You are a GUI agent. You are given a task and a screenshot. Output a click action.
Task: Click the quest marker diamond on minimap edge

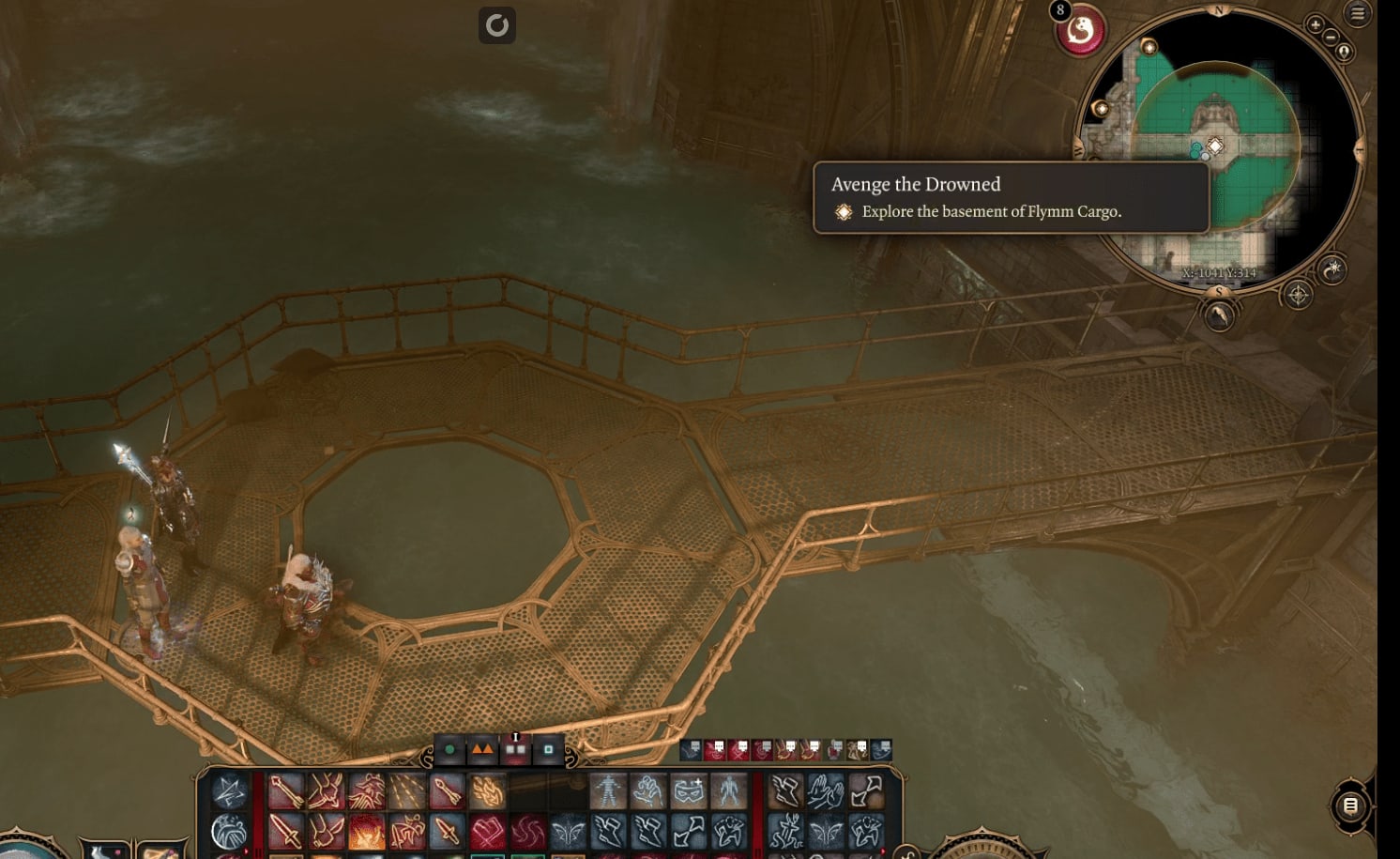coord(1149,47)
